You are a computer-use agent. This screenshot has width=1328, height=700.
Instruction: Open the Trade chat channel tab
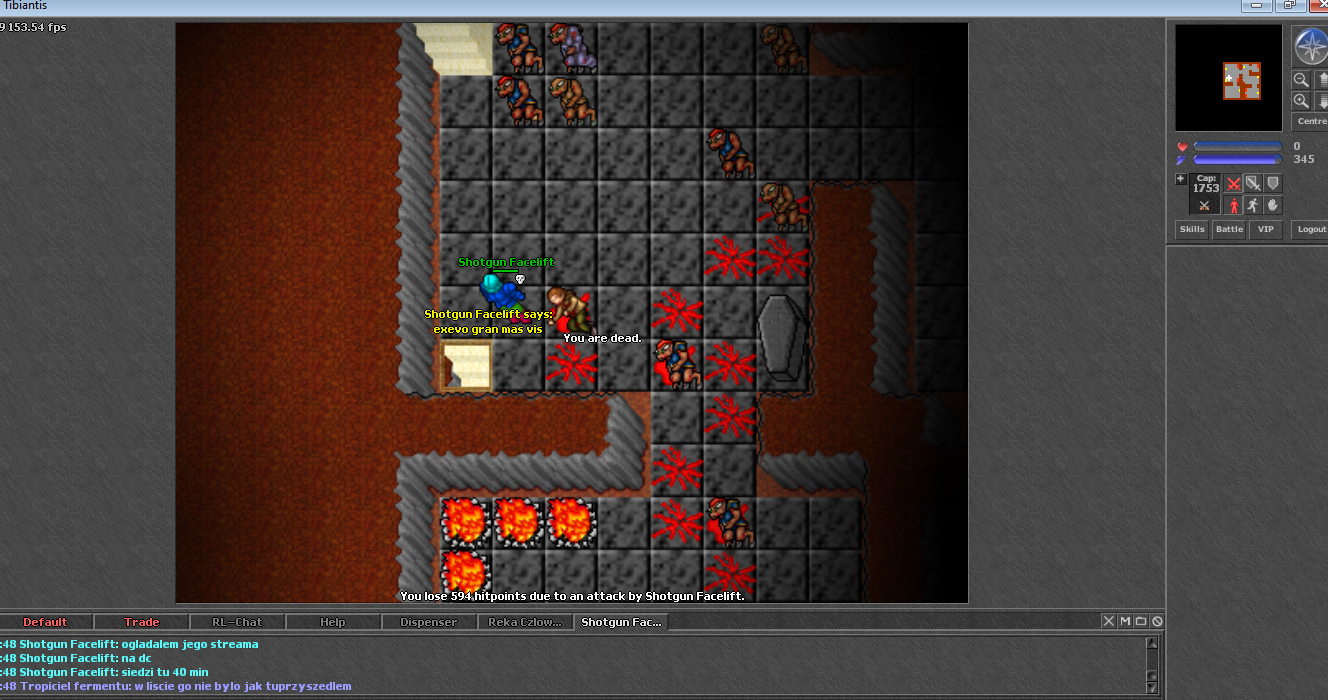click(x=141, y=622)
